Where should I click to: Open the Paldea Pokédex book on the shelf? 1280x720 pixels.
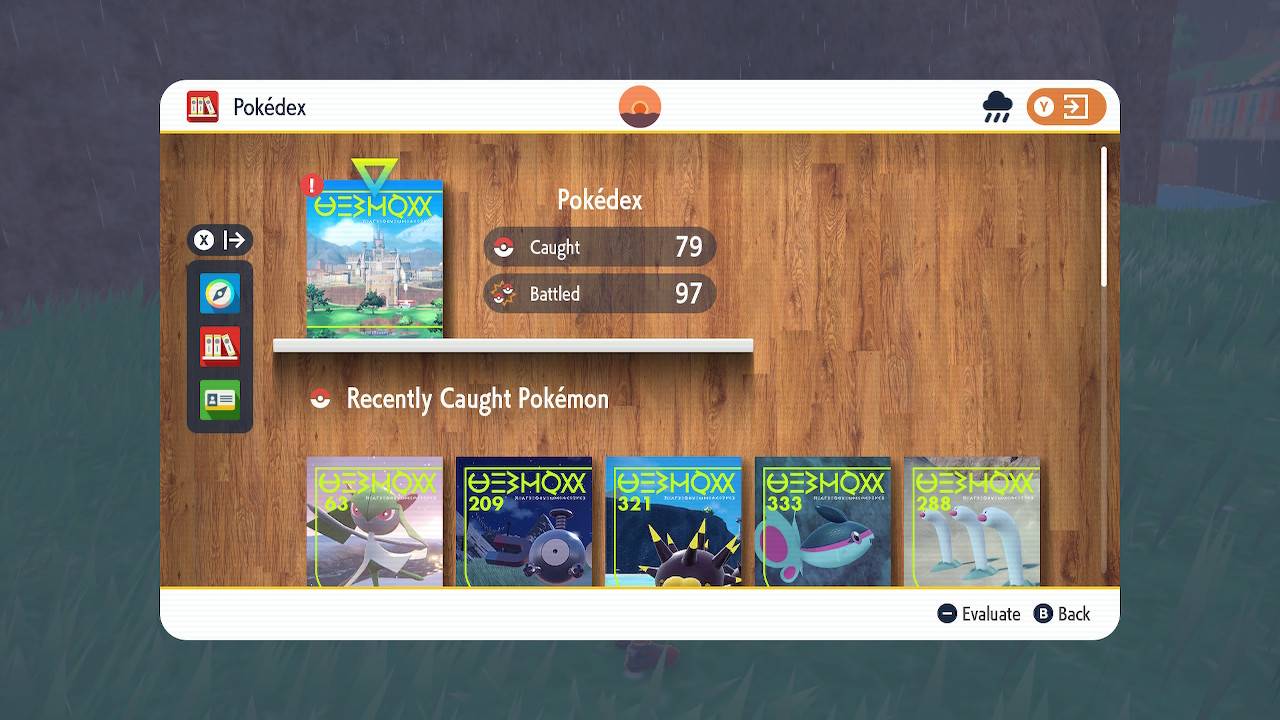point(374,259)
